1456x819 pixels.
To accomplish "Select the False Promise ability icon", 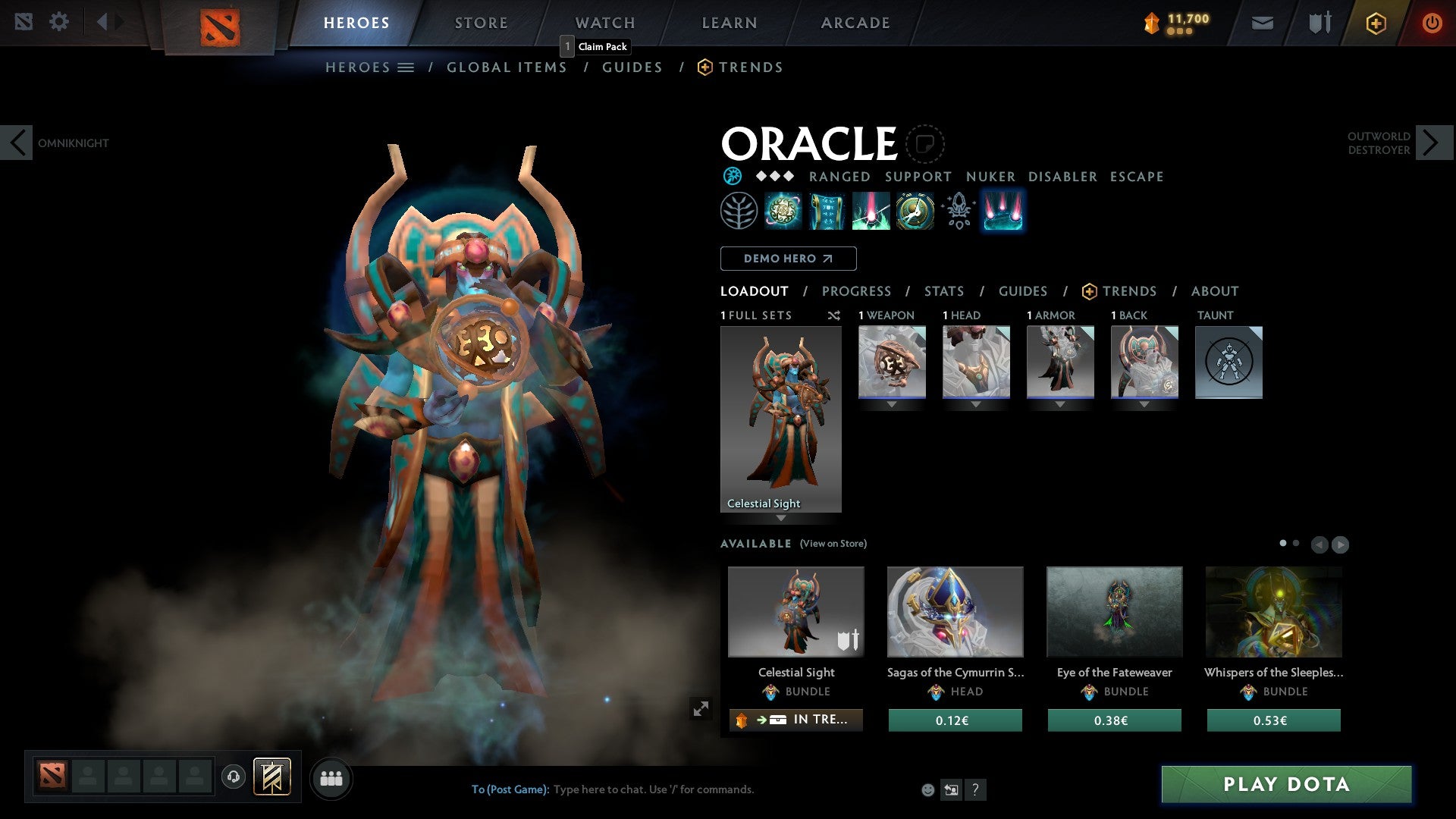I will (x=914, y=211).
